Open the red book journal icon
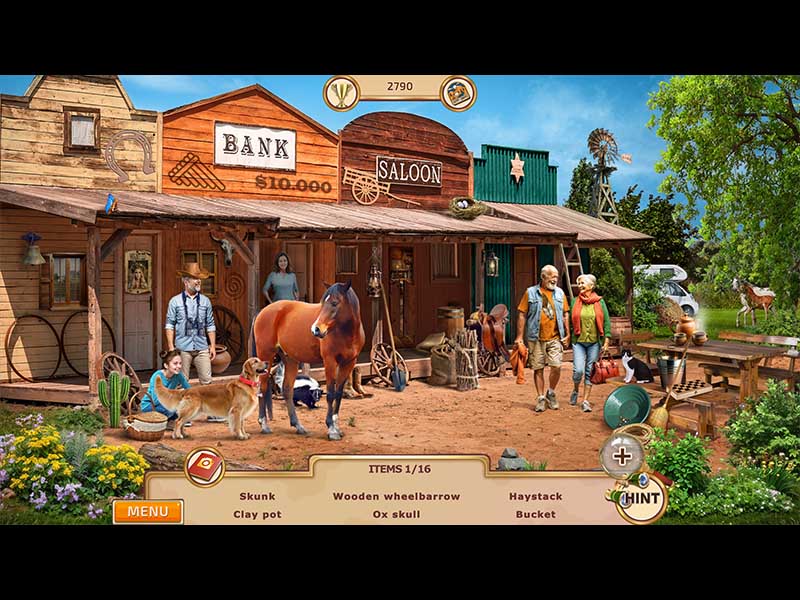Screen dimensions: 800x600 pos(204,466)
